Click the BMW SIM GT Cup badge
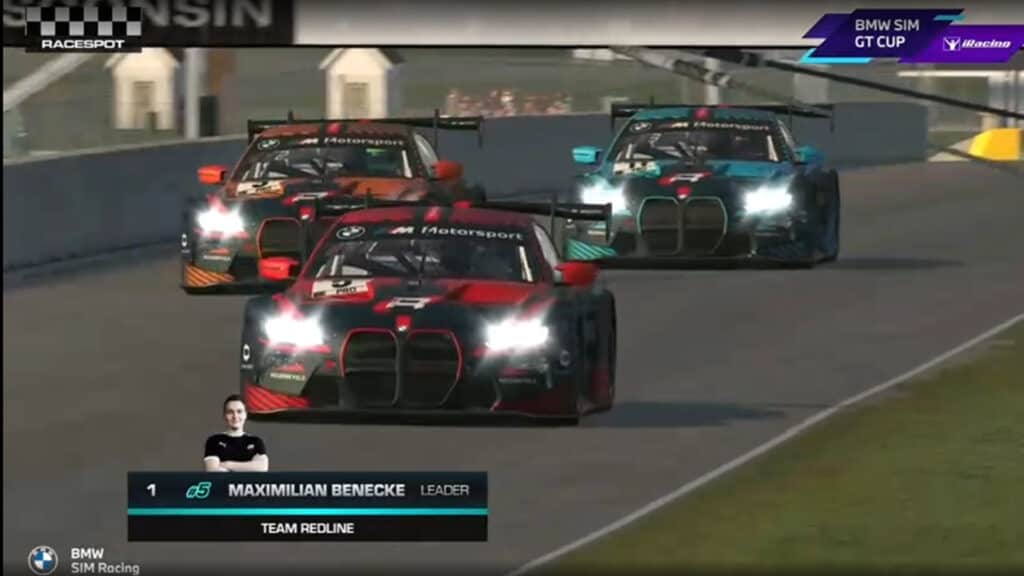This screenshot has height=576, width=1024. [x=878, y=34]
